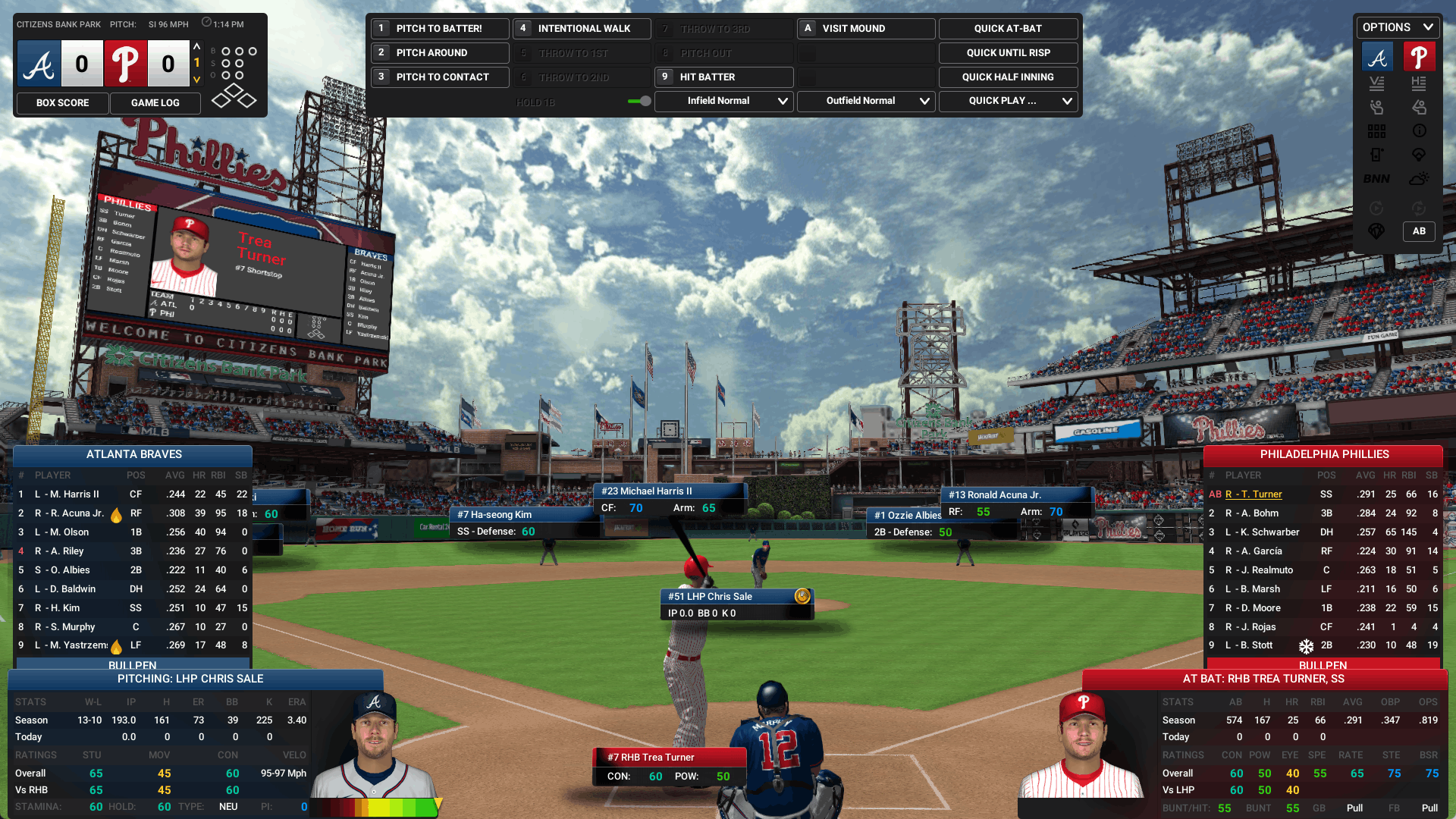Open the Infield Normal dropdown

(723, 101)
